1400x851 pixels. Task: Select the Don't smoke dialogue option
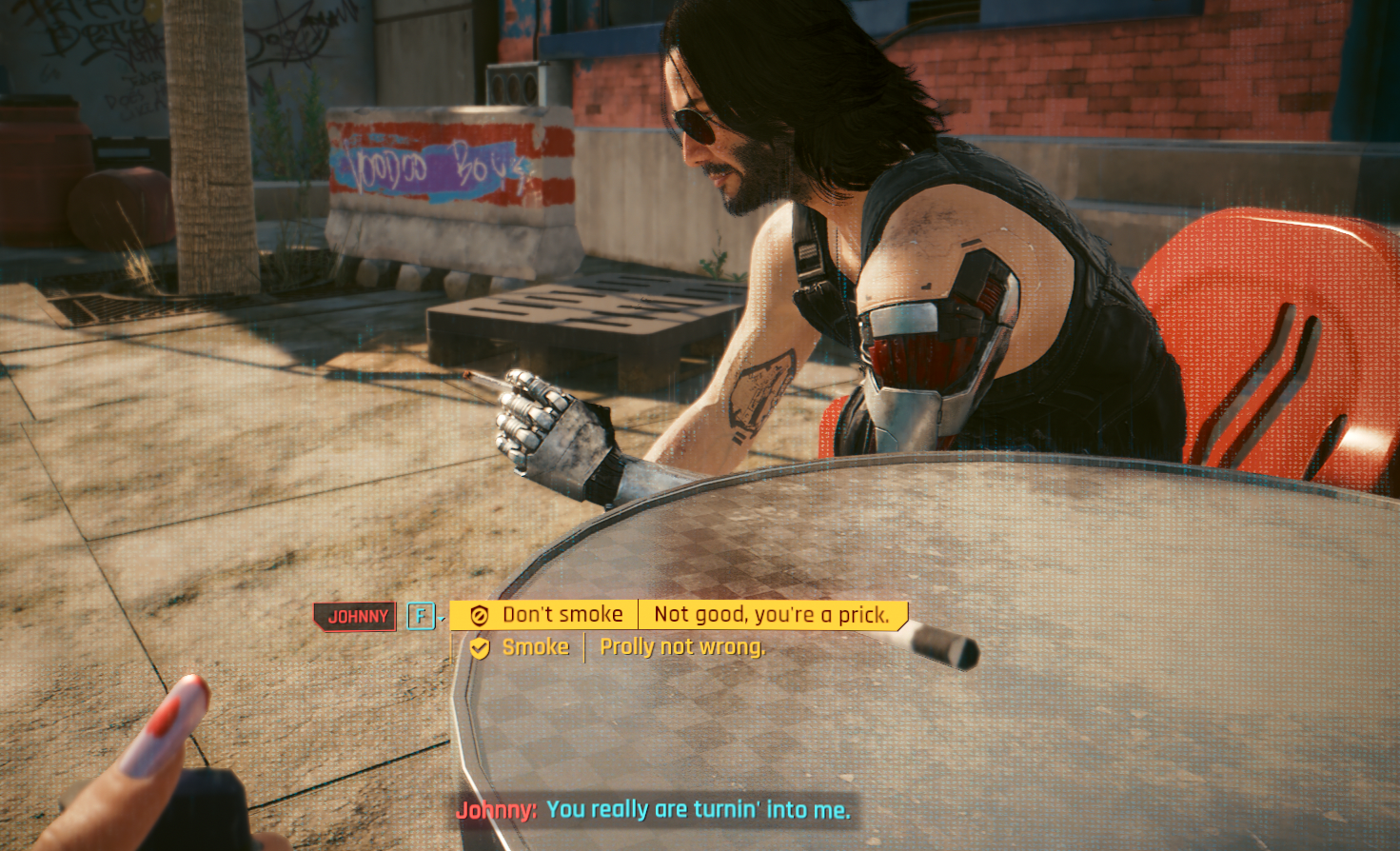pyautogui.click(x=563, y=614)
